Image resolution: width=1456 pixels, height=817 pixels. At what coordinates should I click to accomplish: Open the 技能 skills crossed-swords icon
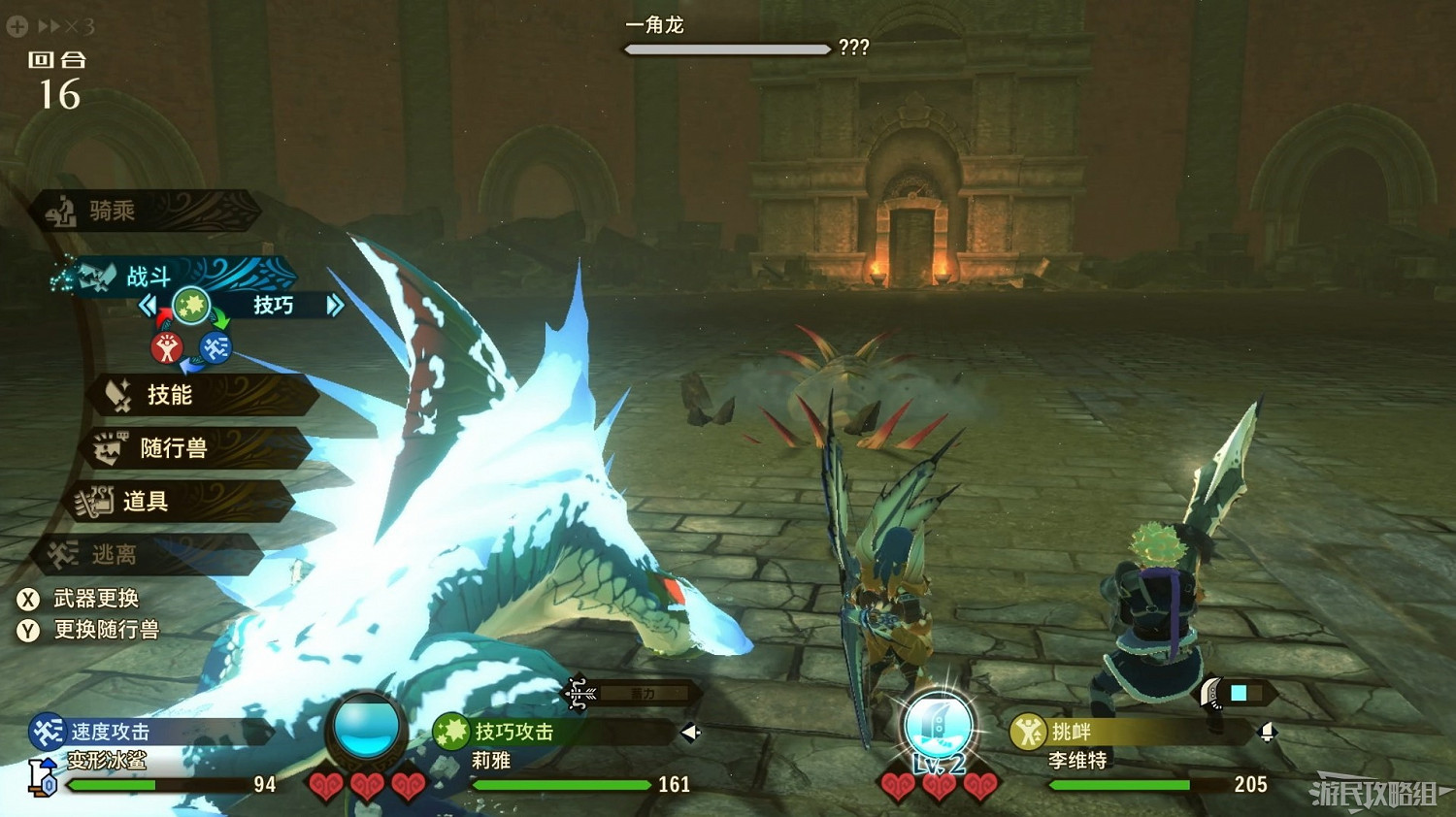click(116, 395)
